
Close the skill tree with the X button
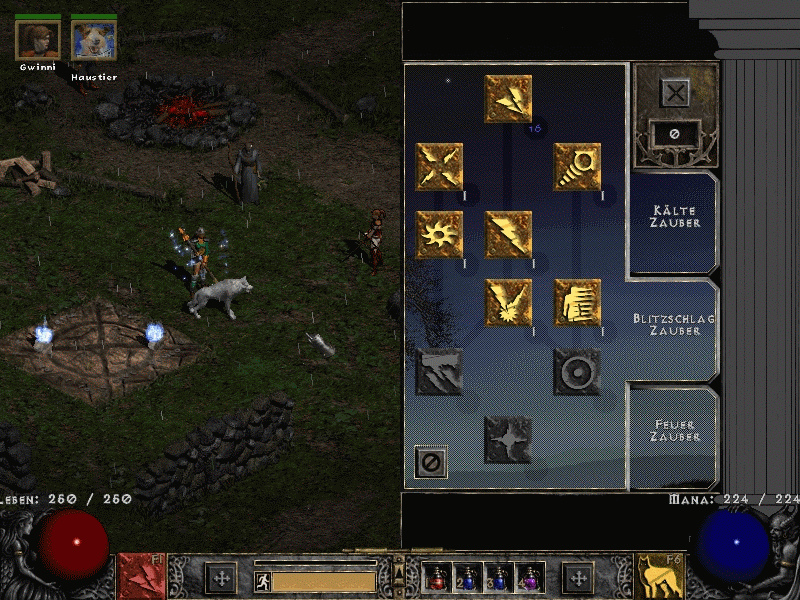click(676, 94)
